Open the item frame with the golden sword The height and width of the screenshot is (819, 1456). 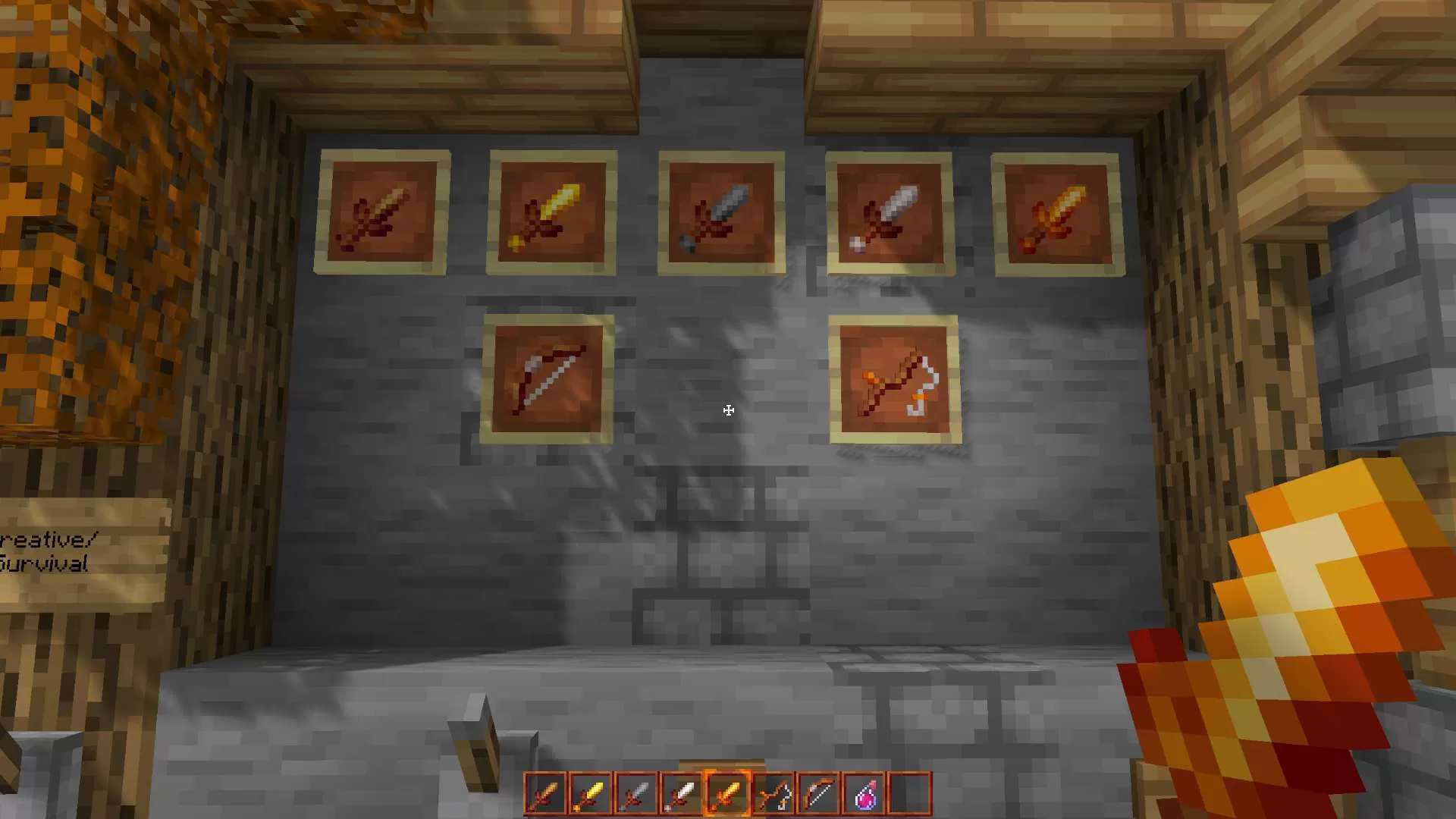coord(552,210)
